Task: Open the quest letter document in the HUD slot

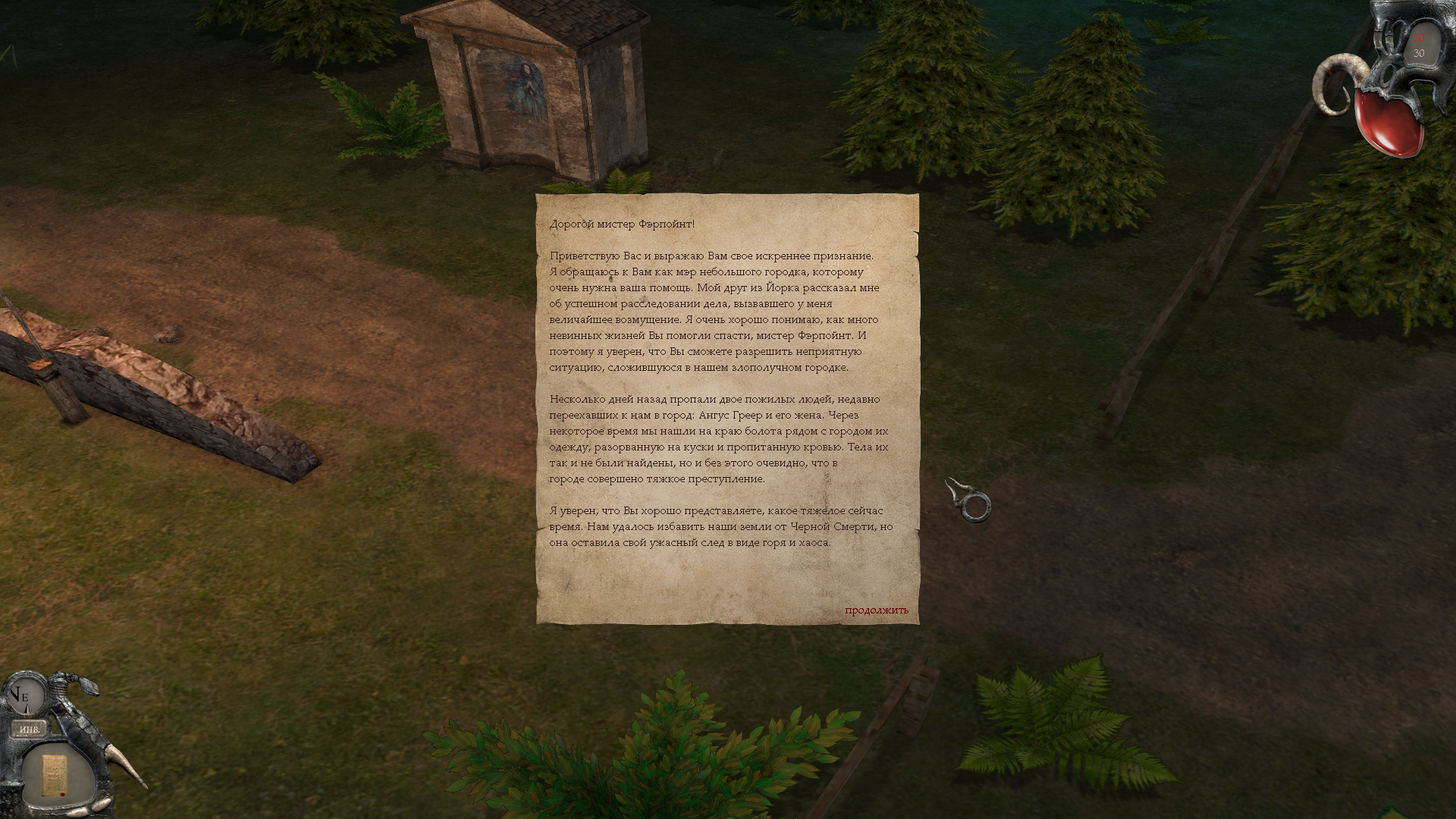Action: (x=54, y=775)
